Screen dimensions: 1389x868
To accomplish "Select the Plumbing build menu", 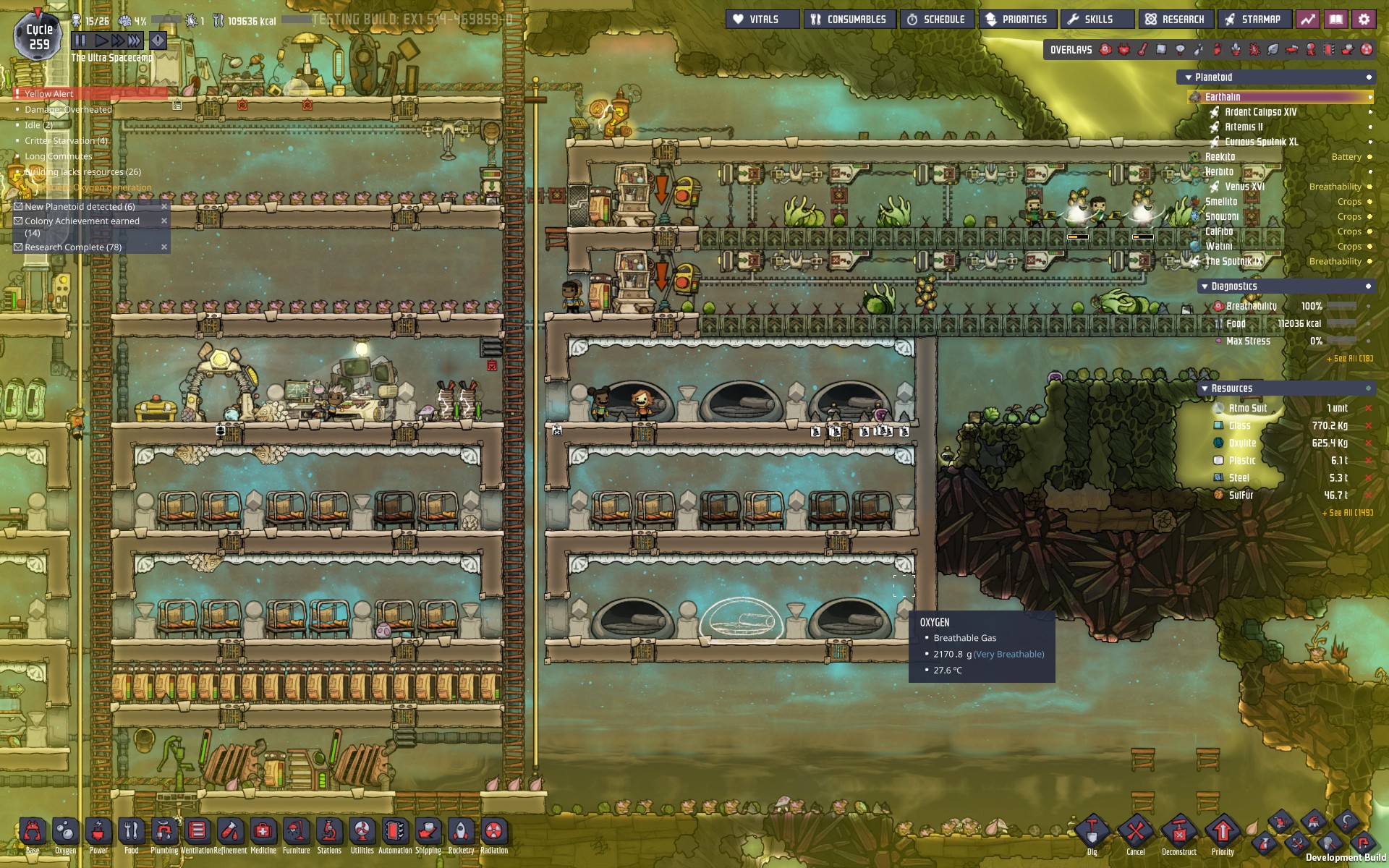I will click(x=164, y=833).
